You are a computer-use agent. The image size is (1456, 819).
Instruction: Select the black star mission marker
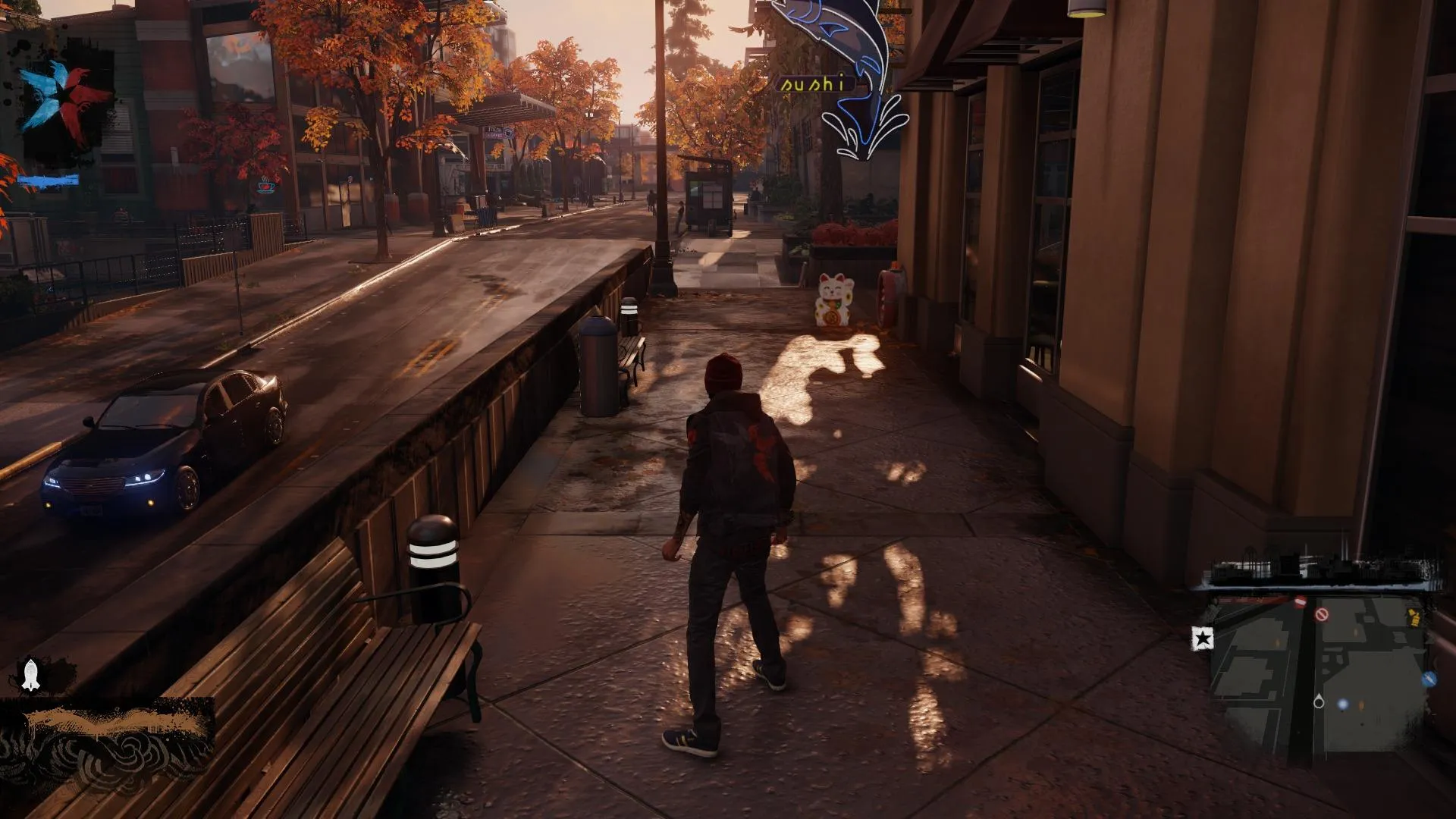point(1202,639)
